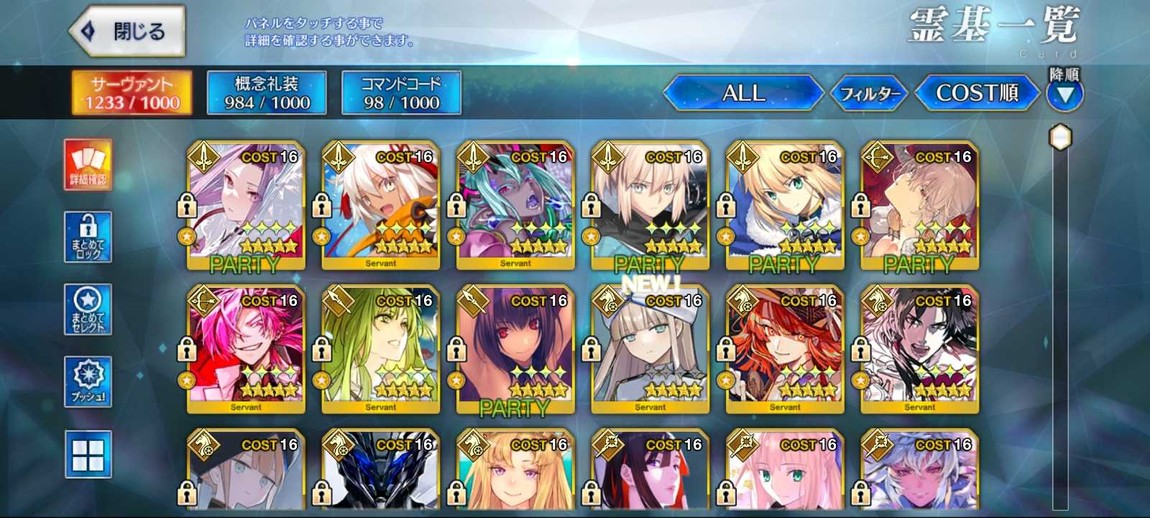Click the list scrollbar handle

(1060, 137)
